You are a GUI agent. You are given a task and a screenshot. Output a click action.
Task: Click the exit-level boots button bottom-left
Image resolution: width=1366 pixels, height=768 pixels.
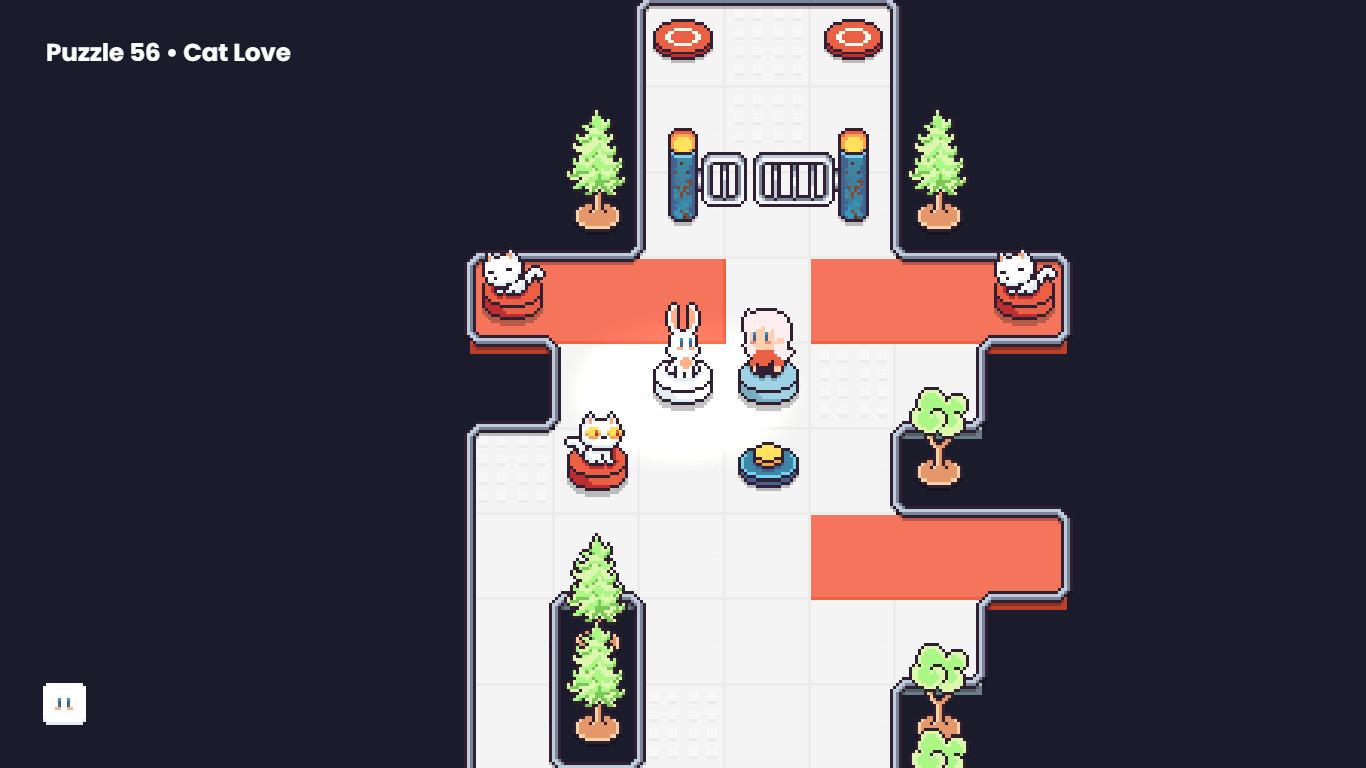tap(64, 703)
